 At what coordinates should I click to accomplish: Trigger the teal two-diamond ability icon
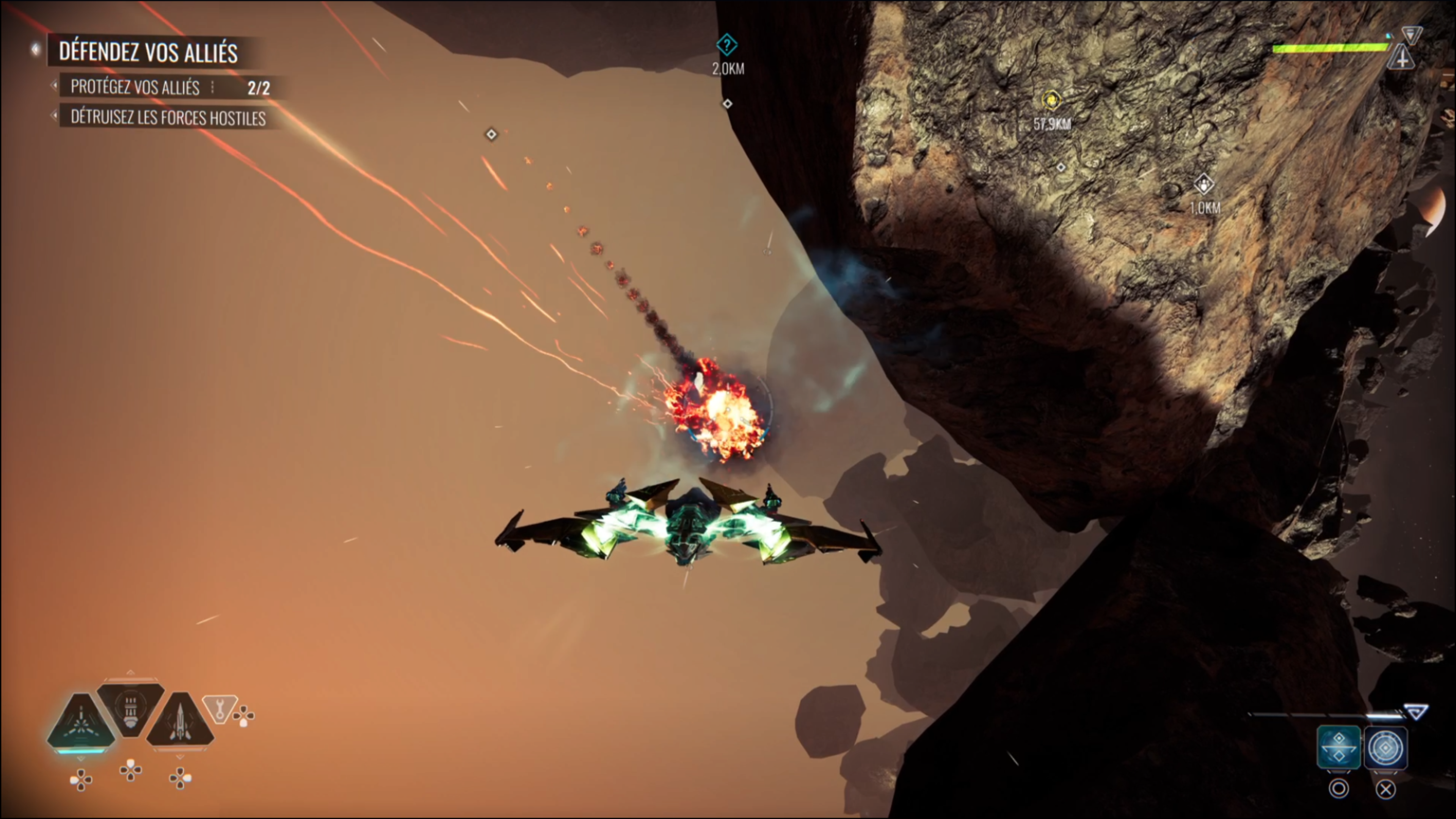pos(1338,748)
